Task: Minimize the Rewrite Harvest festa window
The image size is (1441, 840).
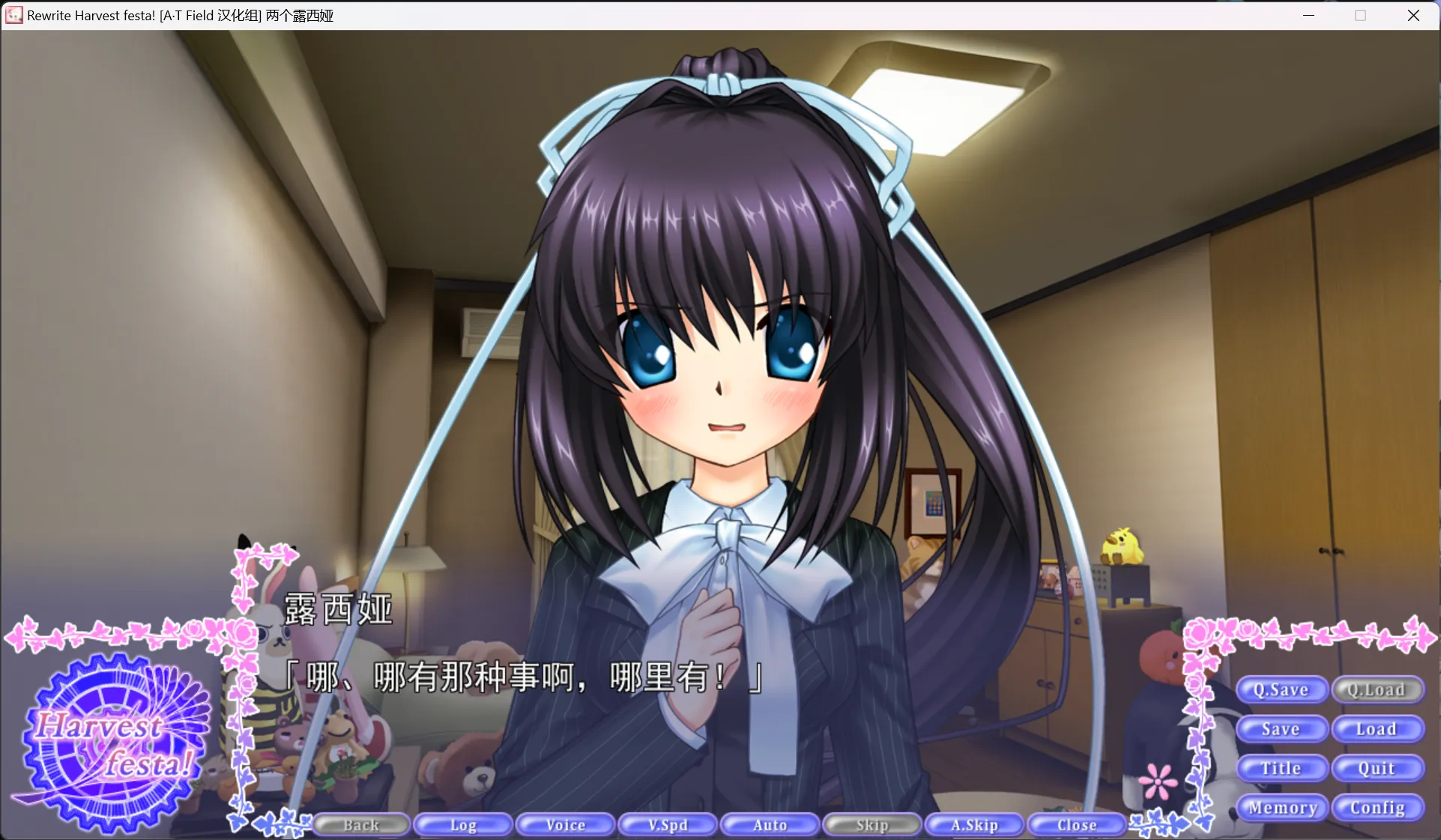Action: pos(1308,15)
